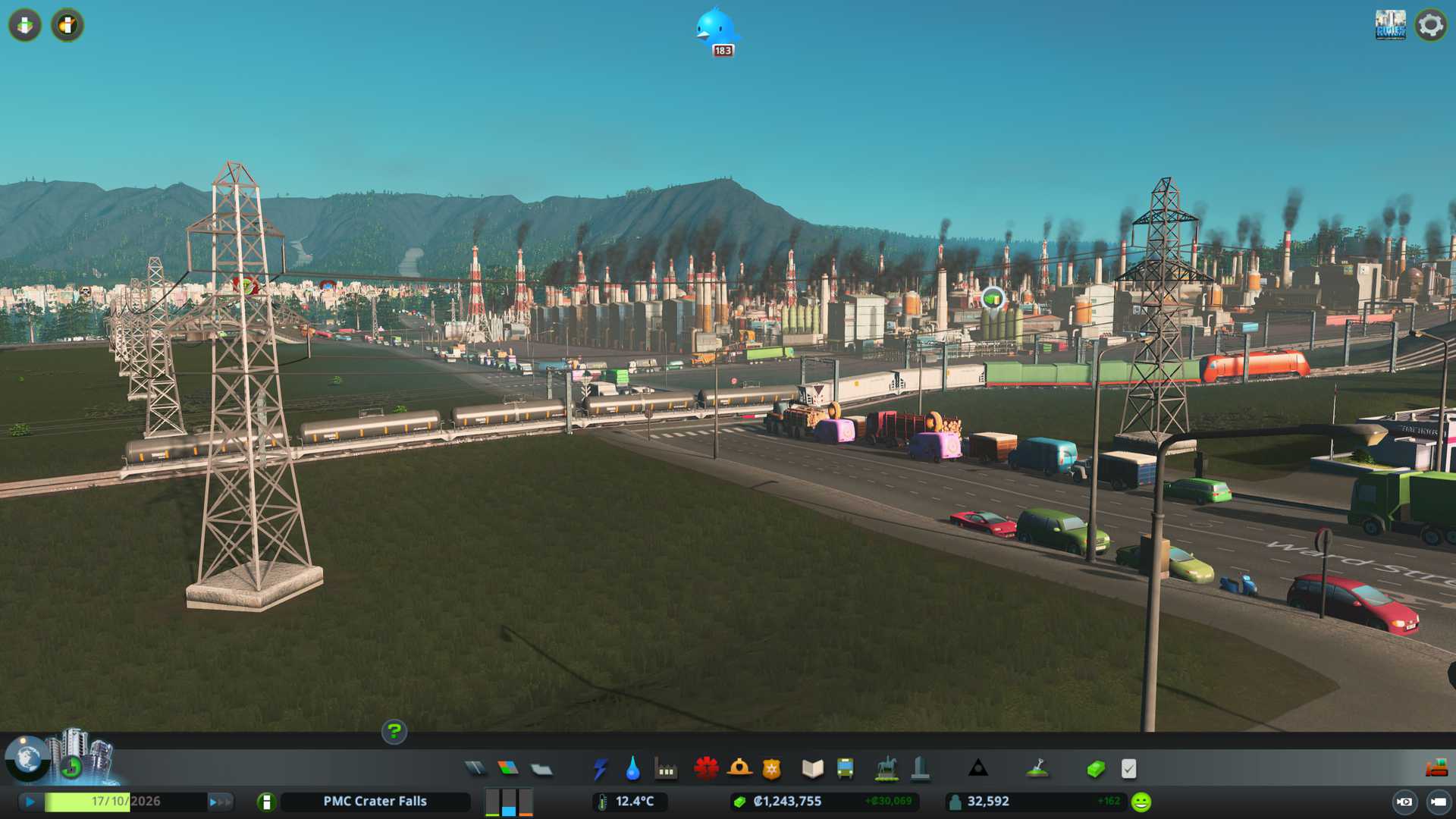Click the play/pause simulation button
The width and height of the screenshot is (1456, 819).
(x=30, y=802)
